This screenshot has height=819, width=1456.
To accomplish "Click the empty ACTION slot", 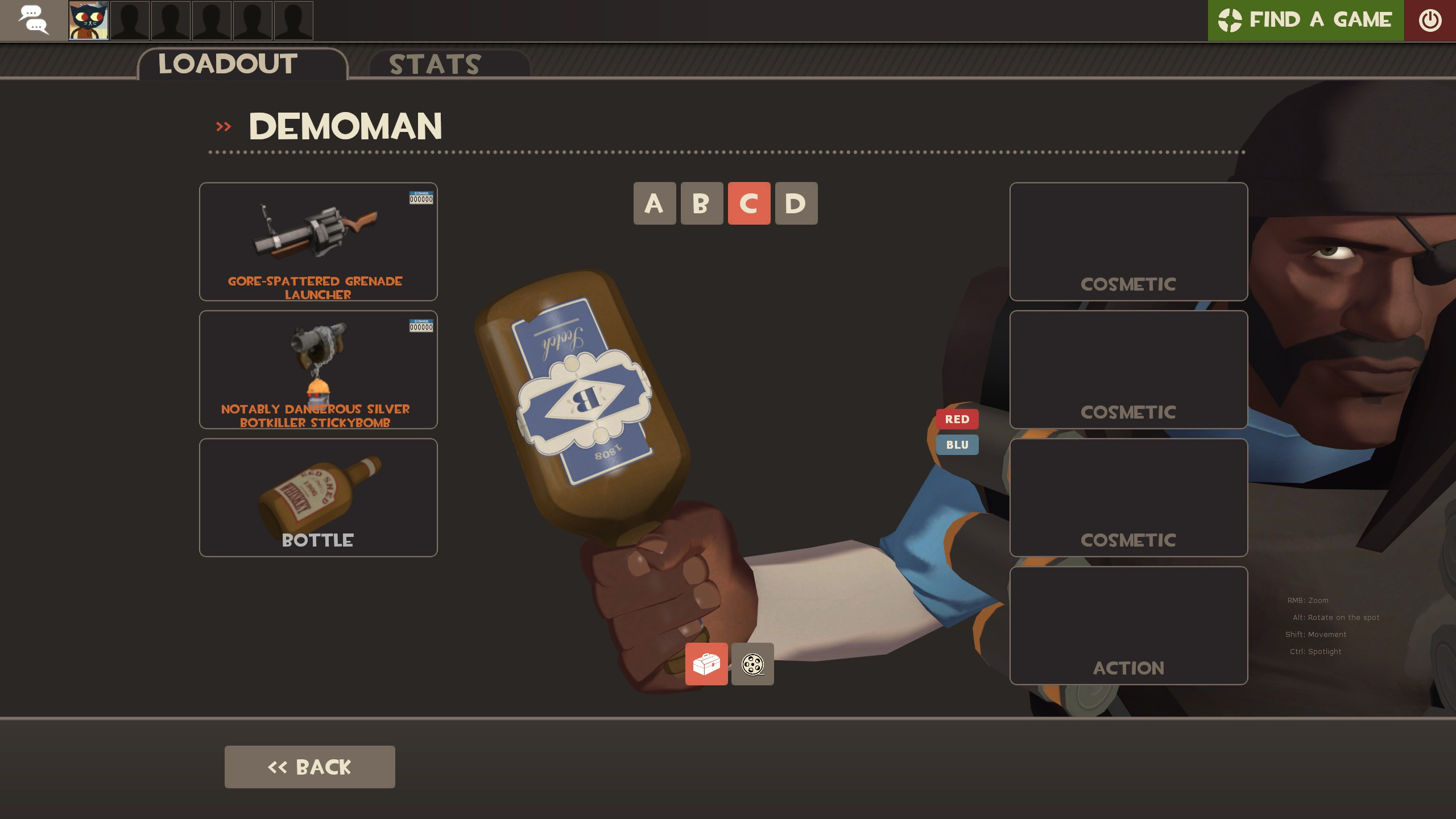I will tap(1128, 626).
